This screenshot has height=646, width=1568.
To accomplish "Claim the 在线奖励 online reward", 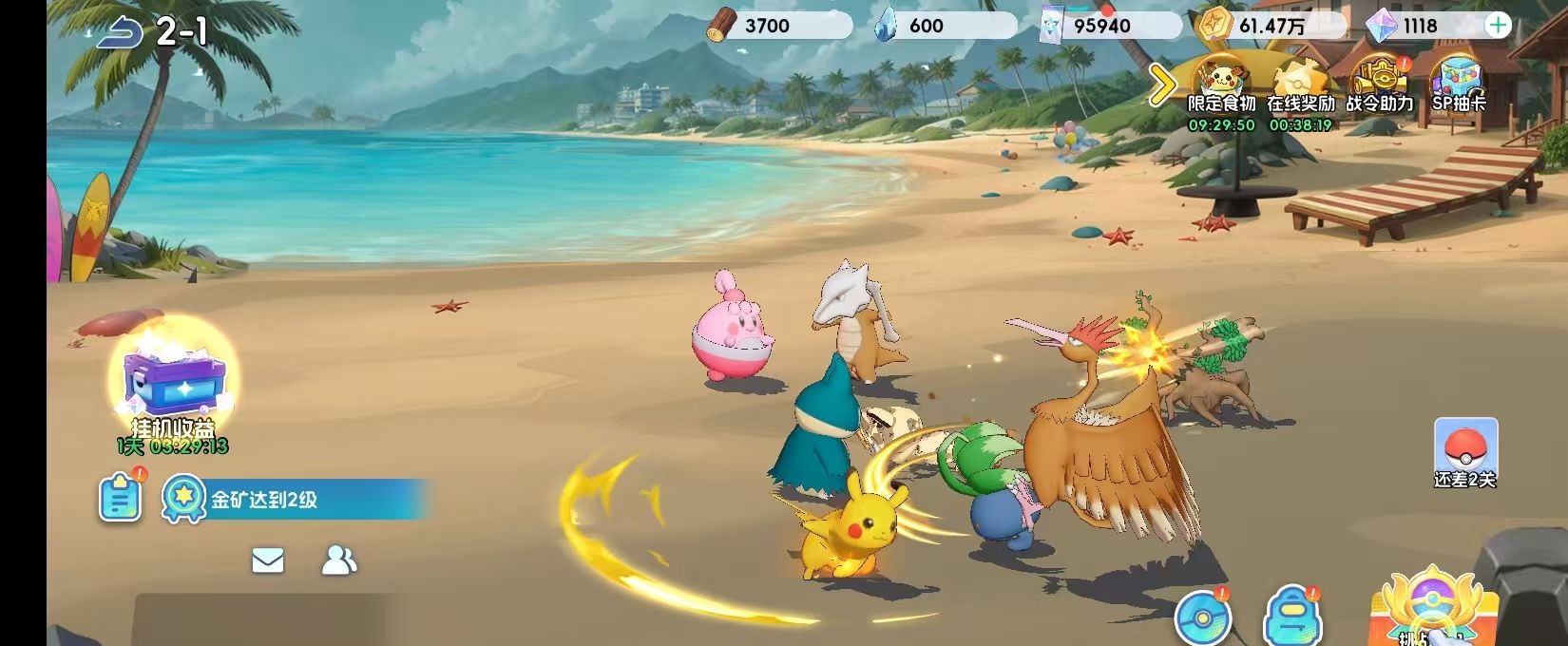I will (1300, 85).
